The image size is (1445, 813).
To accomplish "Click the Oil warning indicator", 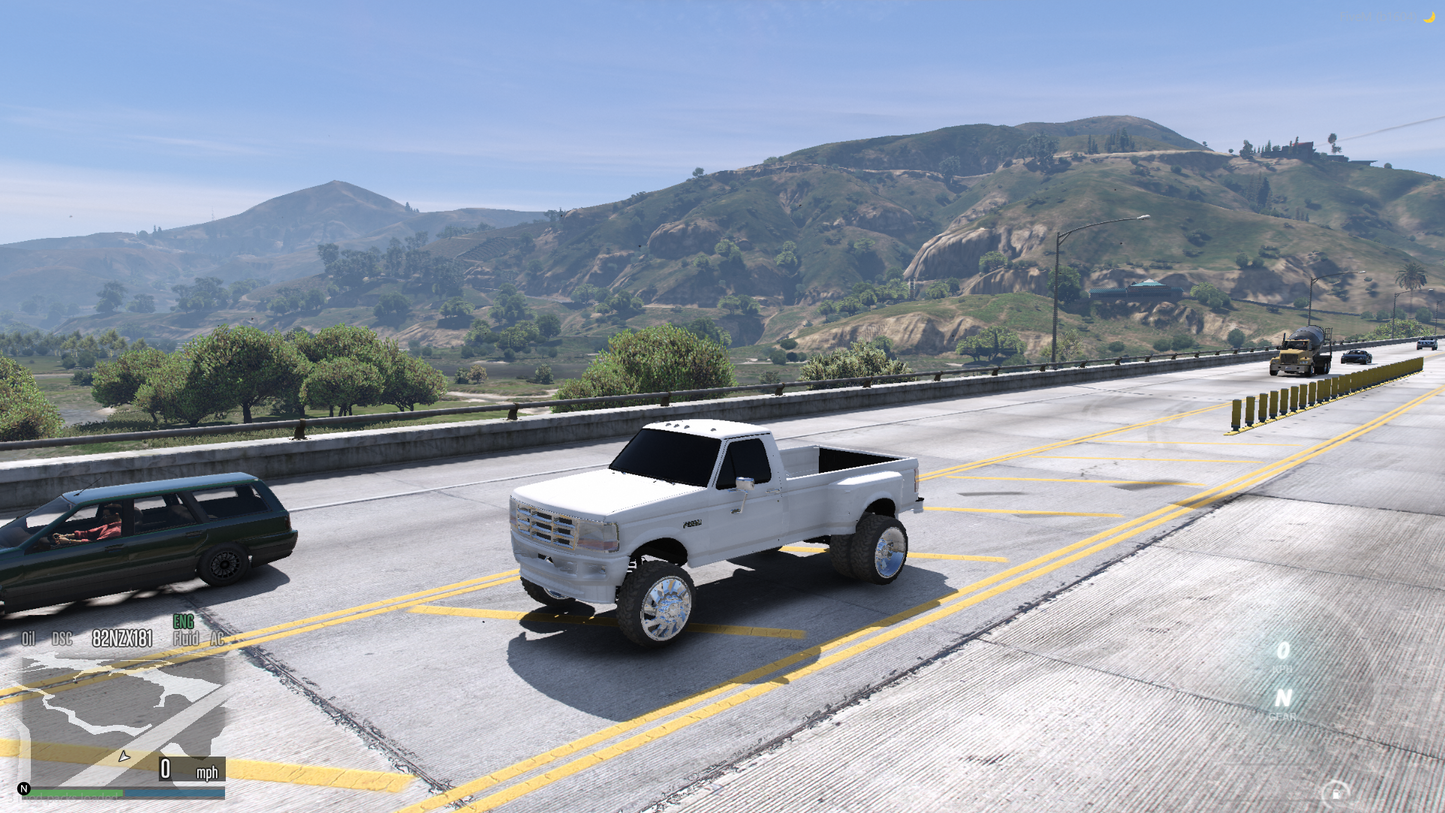I will [27, 638].
